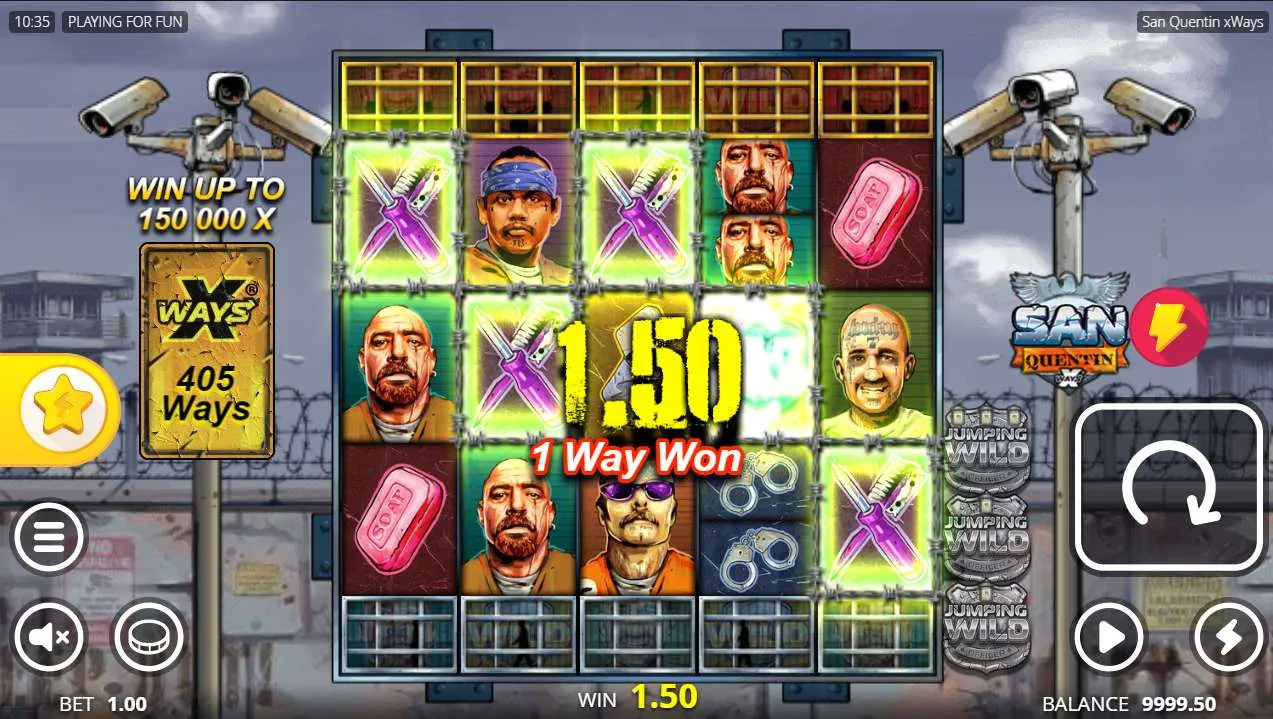This screenshot has width=1273, height=719.
Task: Open the hamburger menu
Action: 47,538
